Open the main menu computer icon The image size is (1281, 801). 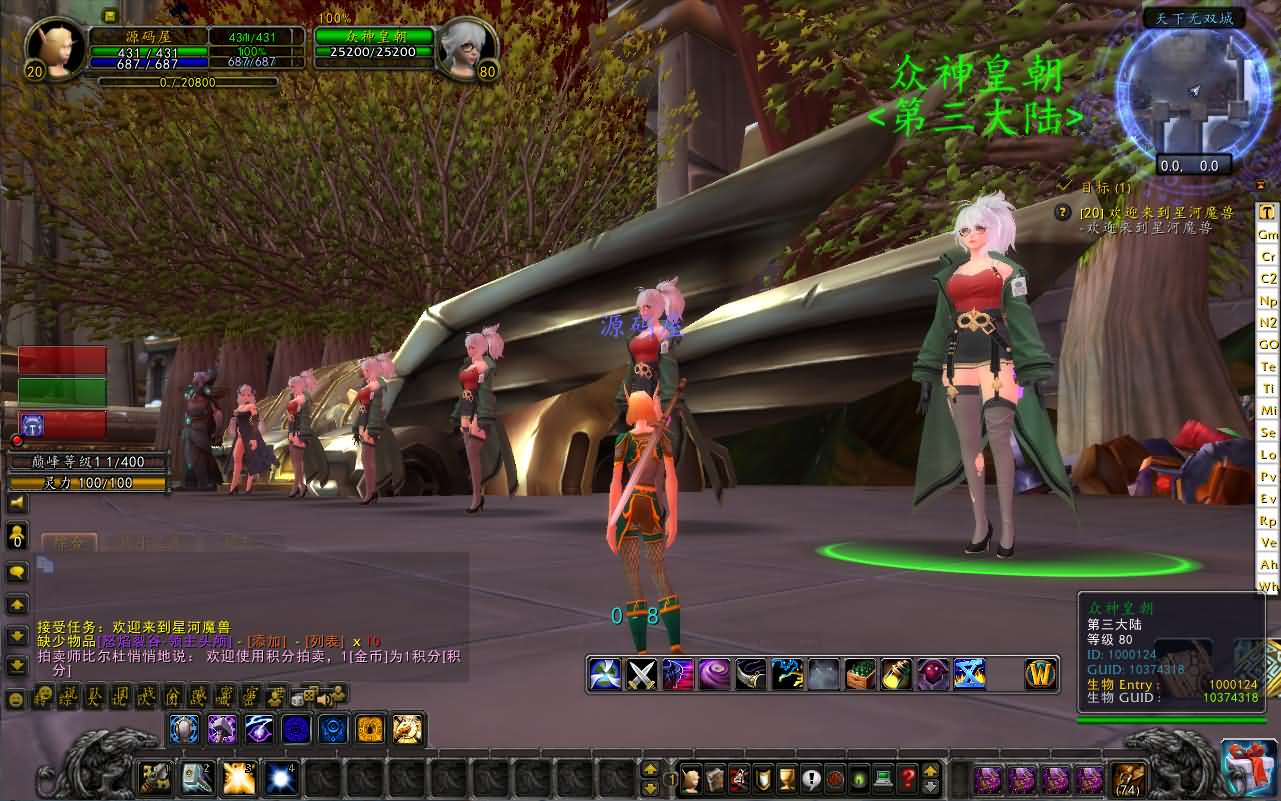[x=883, y=777]
